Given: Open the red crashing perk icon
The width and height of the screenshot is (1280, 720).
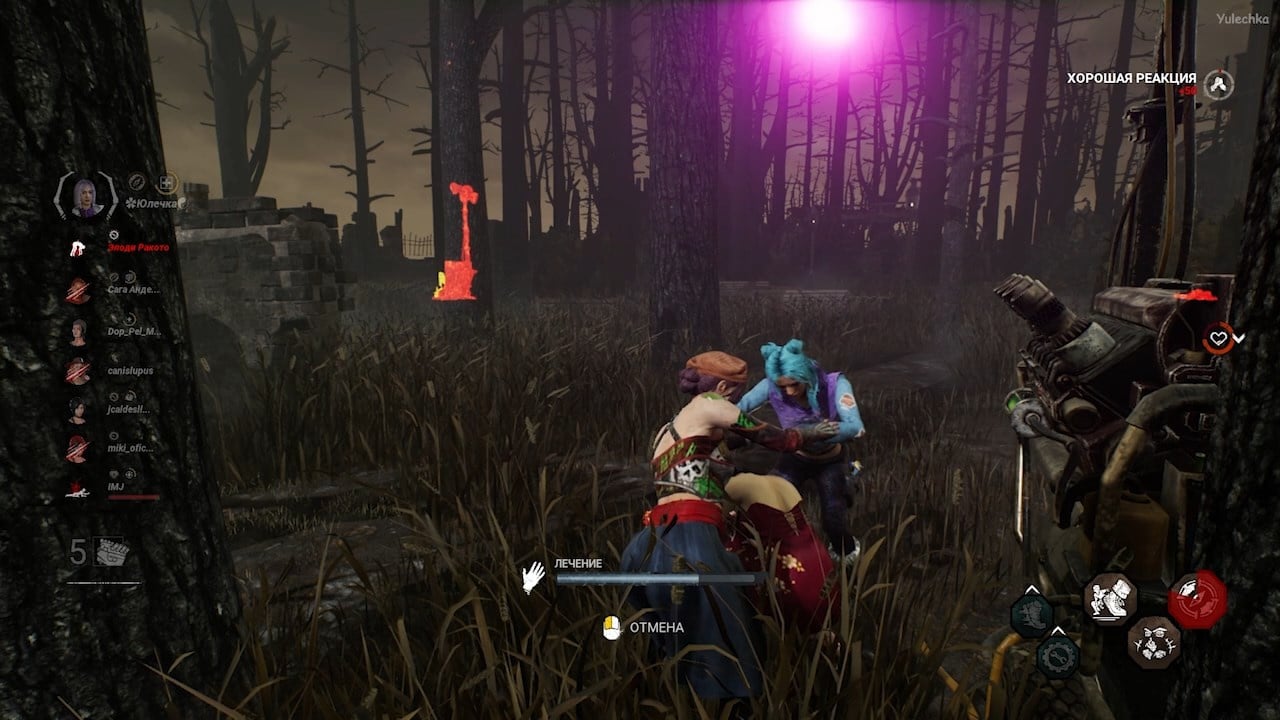Looking at the screenshot, I should point(1198,600).
